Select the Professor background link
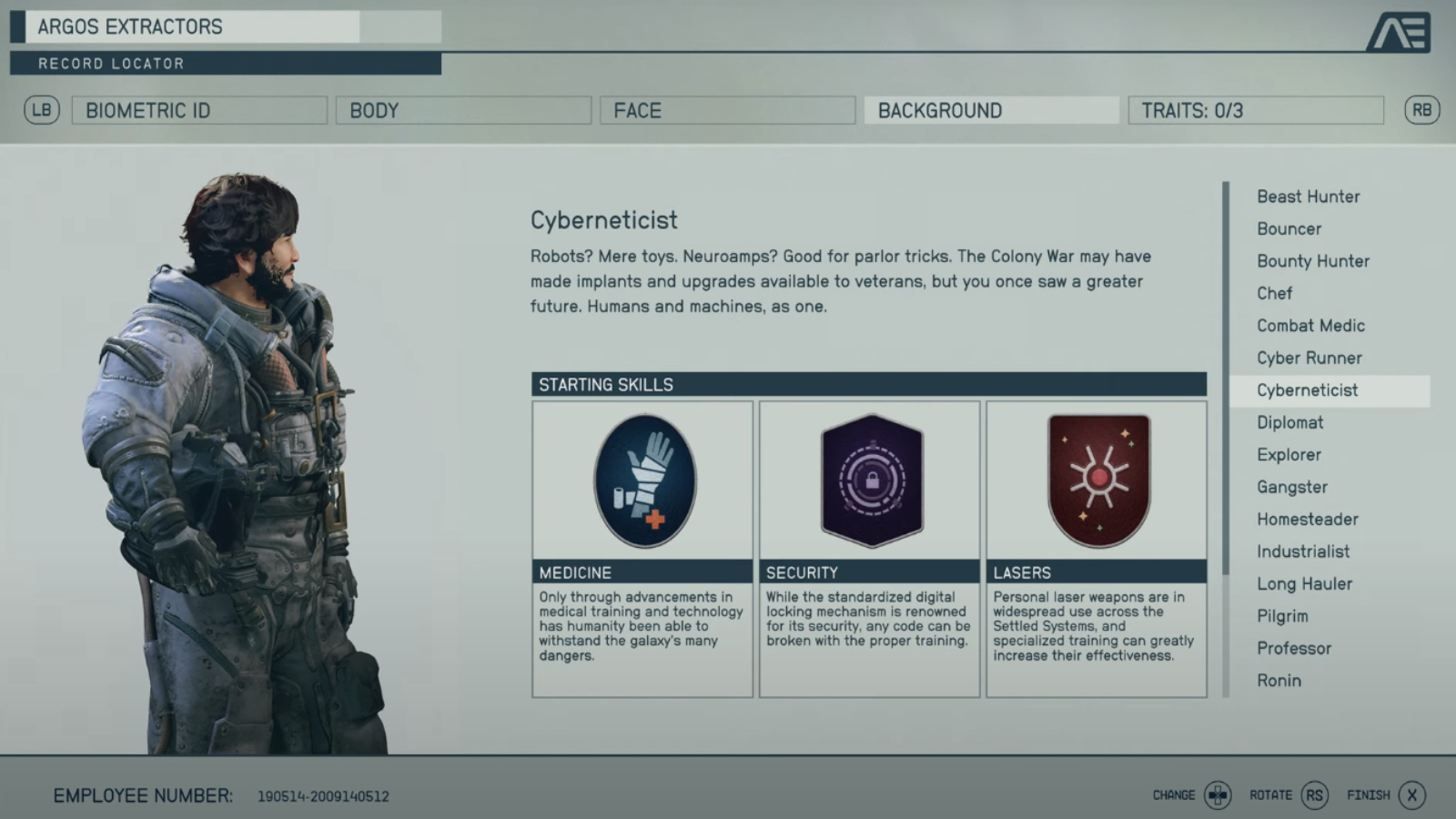Viewport: 1456px width, 819px height. pos(1293,648)
